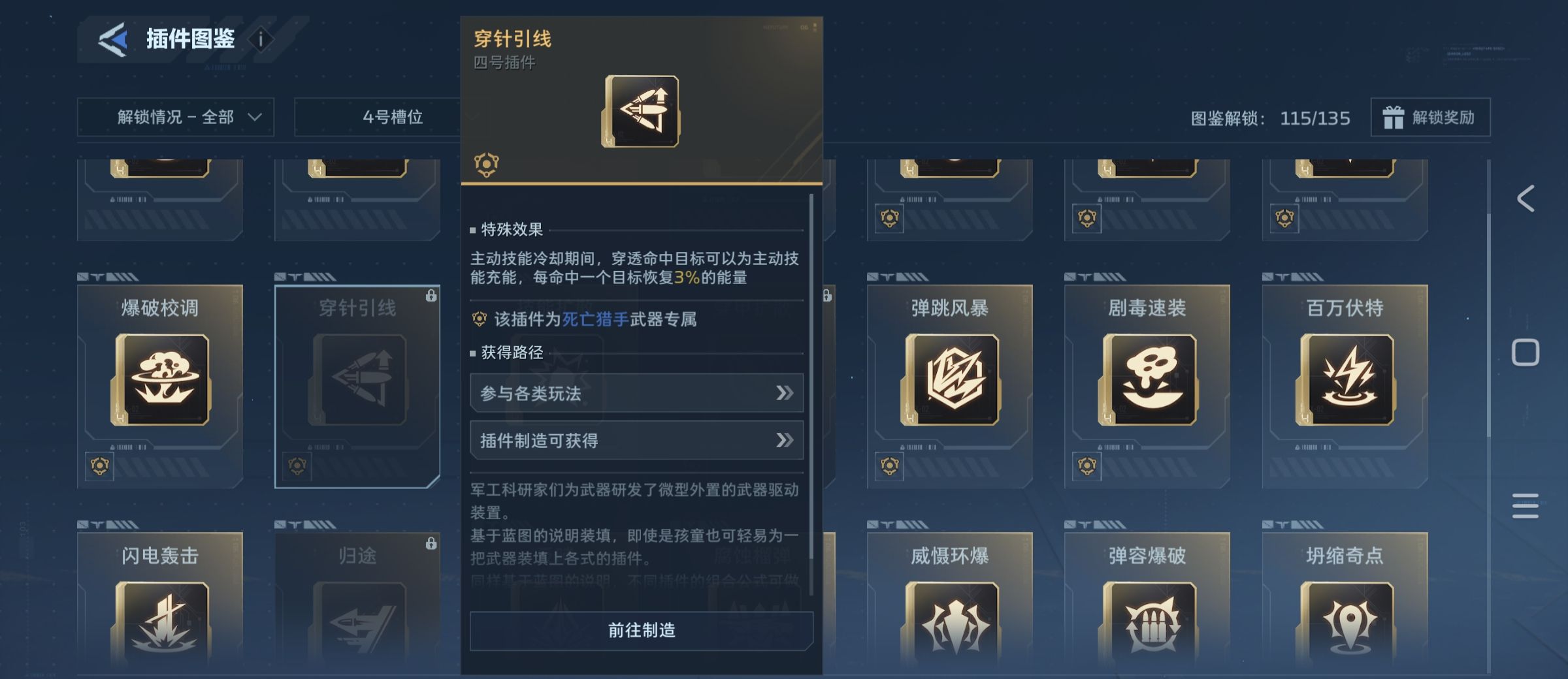Expand the 插件制造可获得 acquisition path
Viewport: 1568px width, 679px height.
click(x=636, y=440)
